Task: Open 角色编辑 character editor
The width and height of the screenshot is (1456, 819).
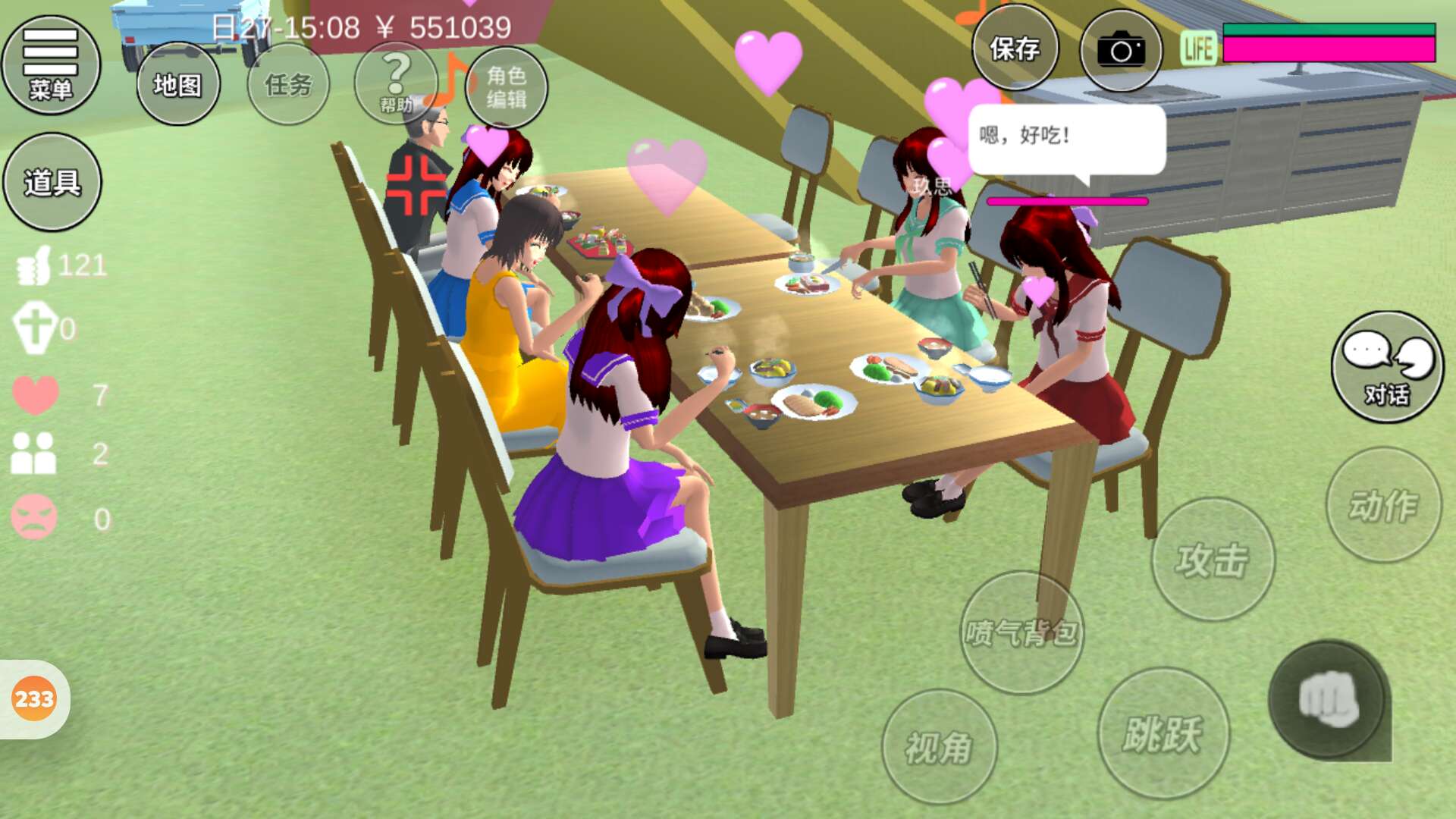Action: tap(507, 87)
